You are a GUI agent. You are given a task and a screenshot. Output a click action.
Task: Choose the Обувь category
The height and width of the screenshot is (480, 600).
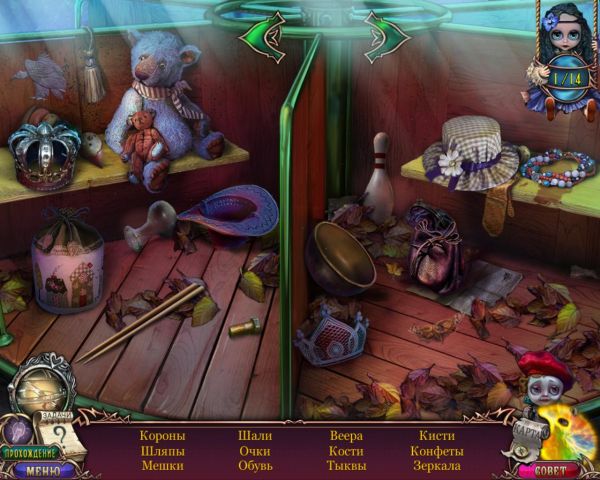point(255,466)
